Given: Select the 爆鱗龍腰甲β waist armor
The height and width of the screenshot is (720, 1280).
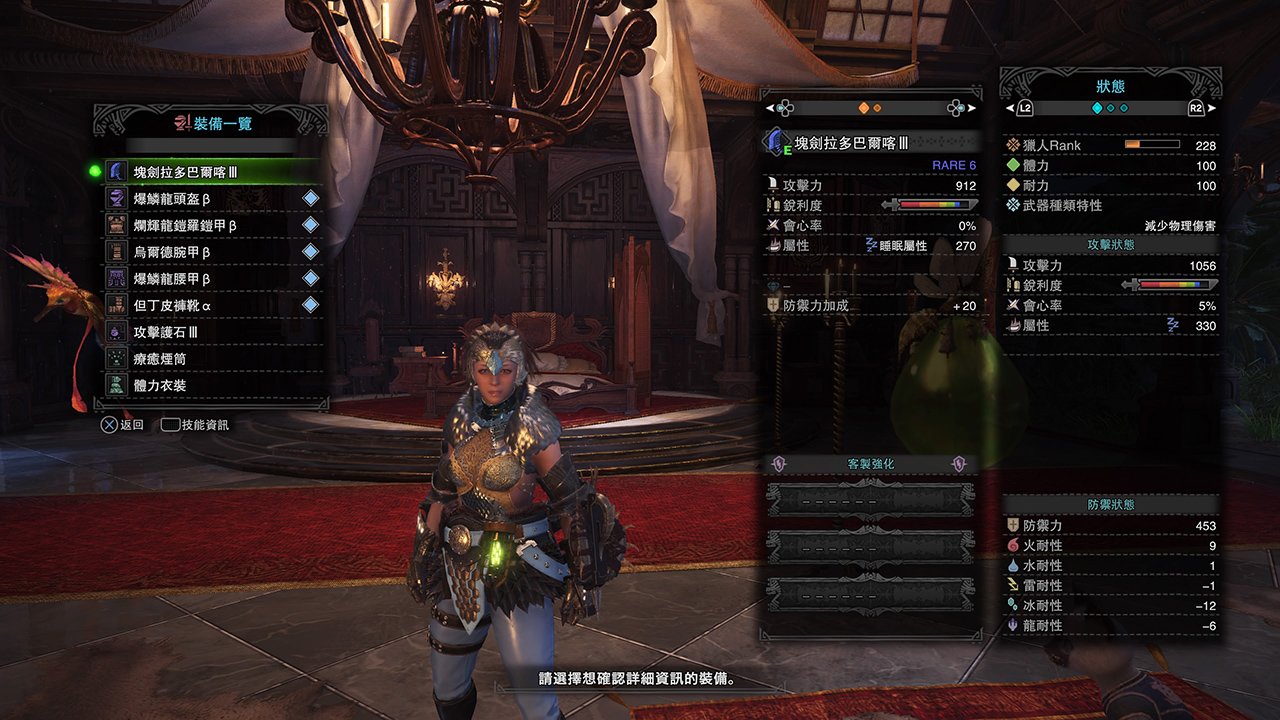Looking at the screenshot, I should [210, 279].
